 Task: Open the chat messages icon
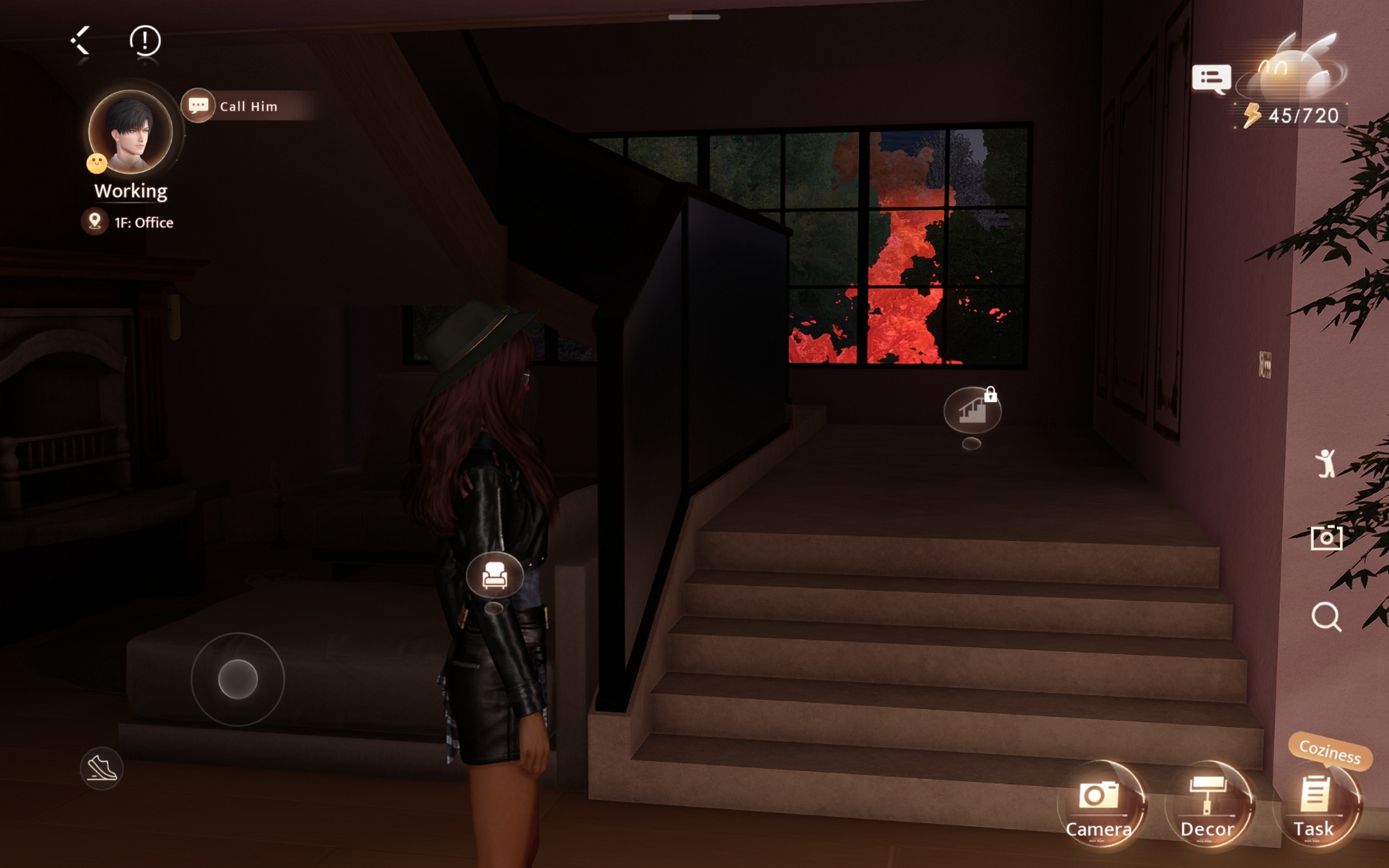(1211, 79)
